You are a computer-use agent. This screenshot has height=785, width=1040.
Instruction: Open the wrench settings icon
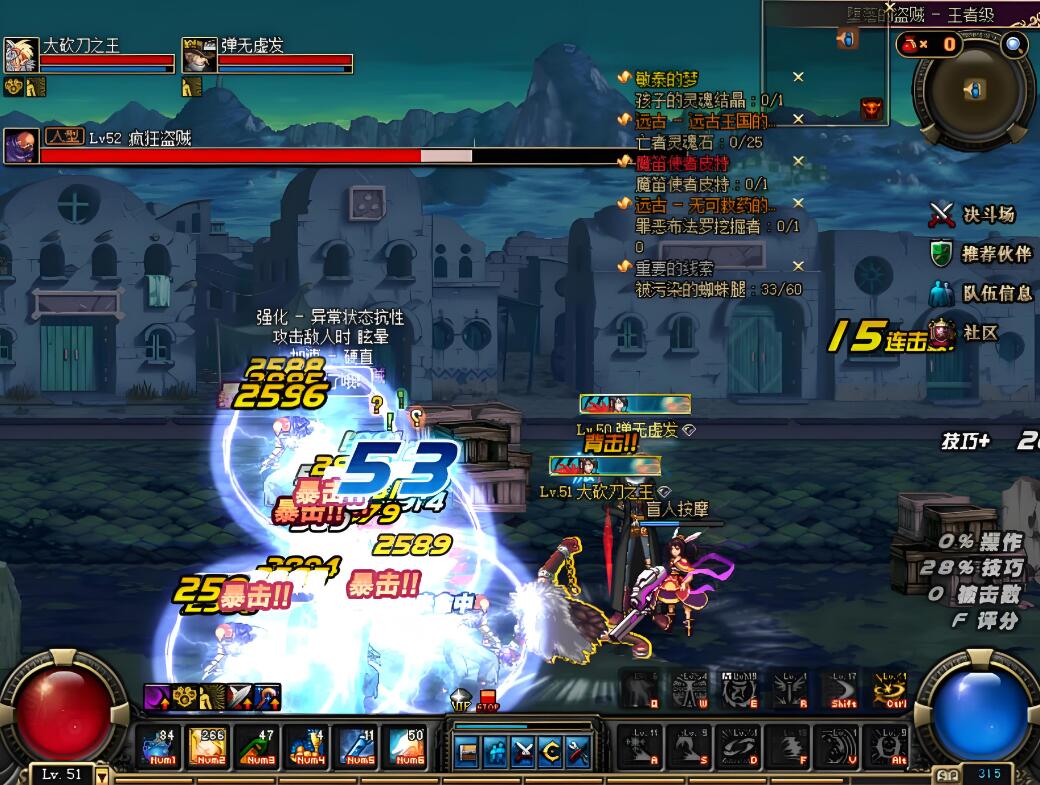tap(576, 751)
